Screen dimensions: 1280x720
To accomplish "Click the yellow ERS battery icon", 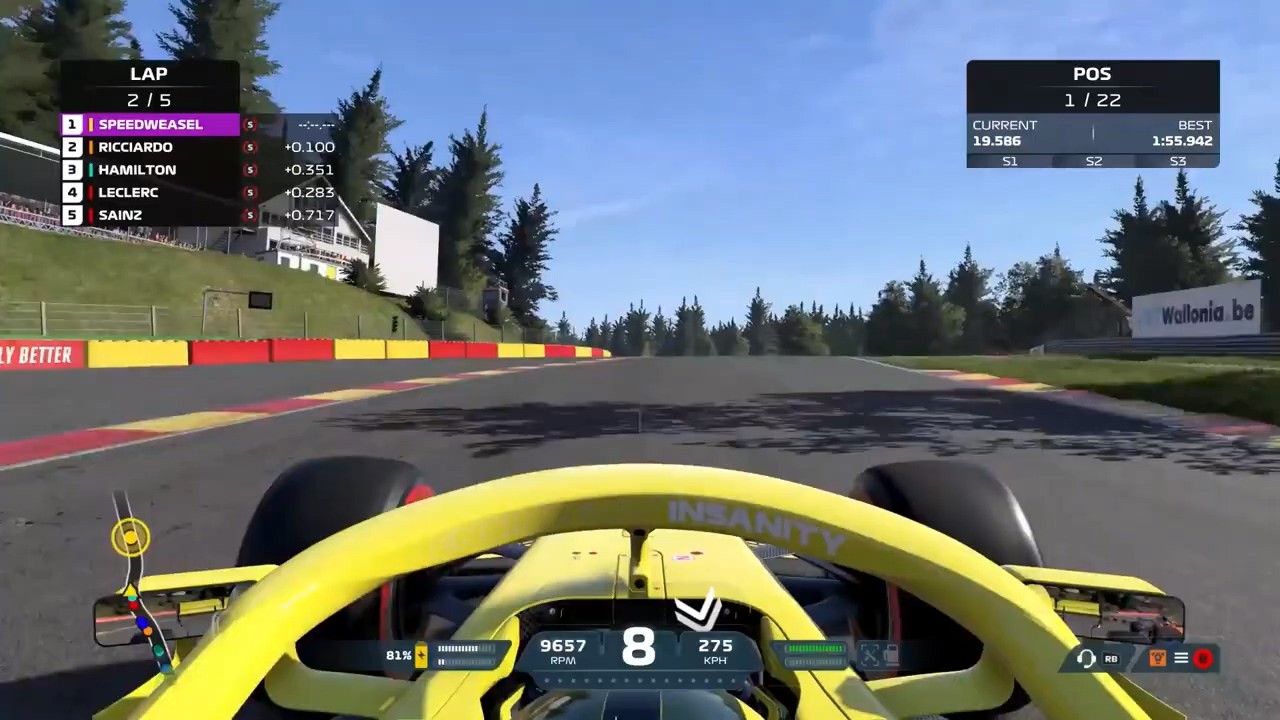I will 422,656.
